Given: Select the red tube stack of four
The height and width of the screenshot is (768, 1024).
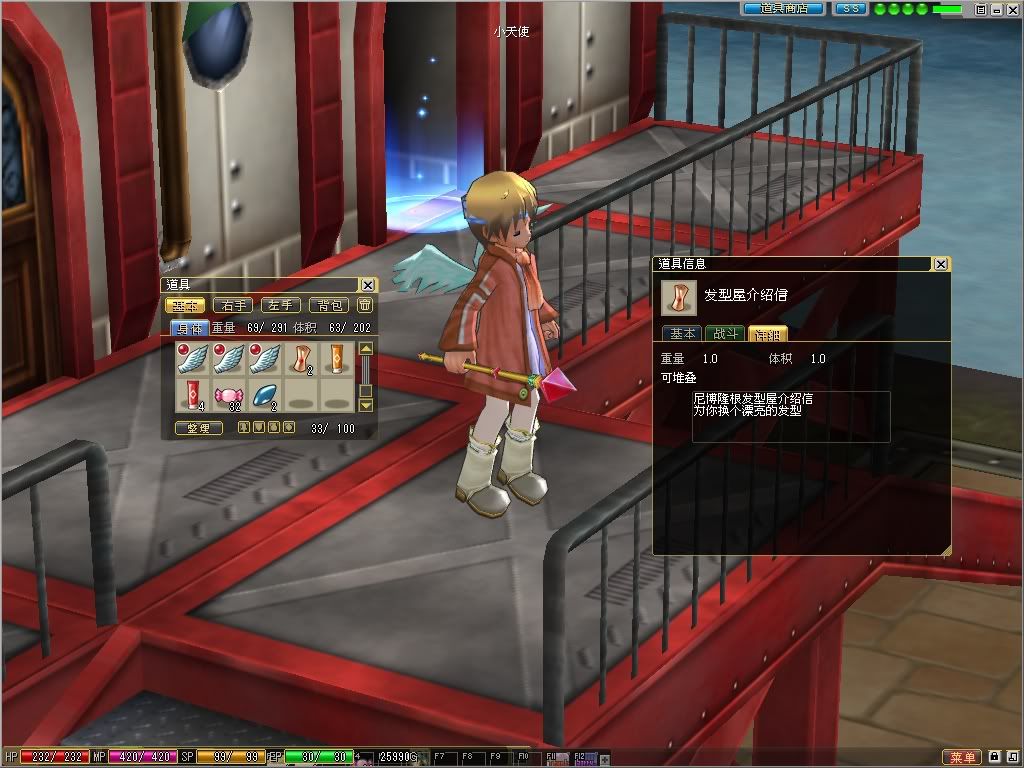Looking at the screenshot, I should coord(193,394).
